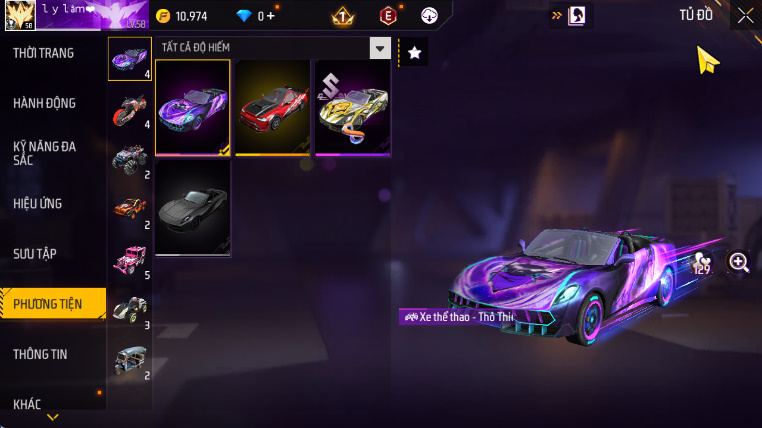Choose the red and black sports car skin
This screenshot has height=428, width=762.
pos(272,107)
